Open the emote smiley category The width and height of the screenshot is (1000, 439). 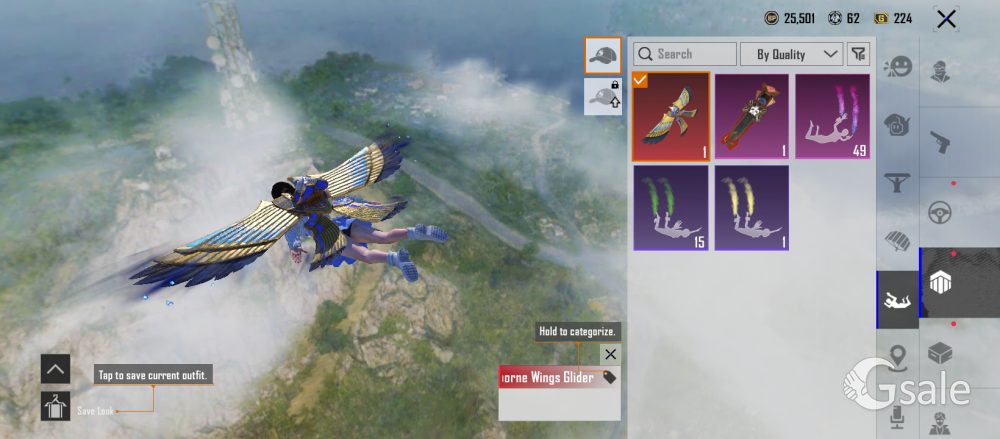point(898,67)
